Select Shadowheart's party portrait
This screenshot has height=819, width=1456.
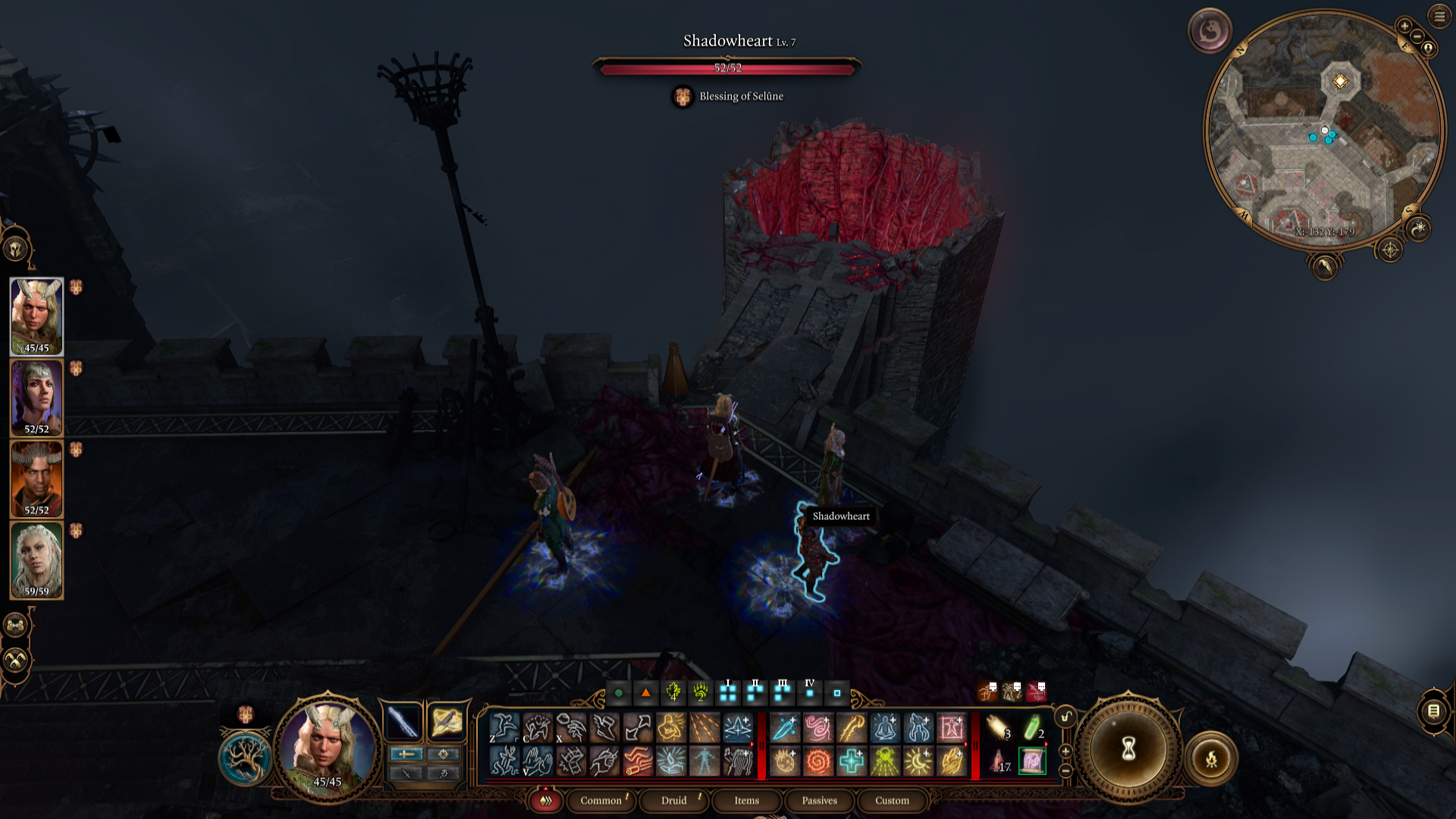36,398
